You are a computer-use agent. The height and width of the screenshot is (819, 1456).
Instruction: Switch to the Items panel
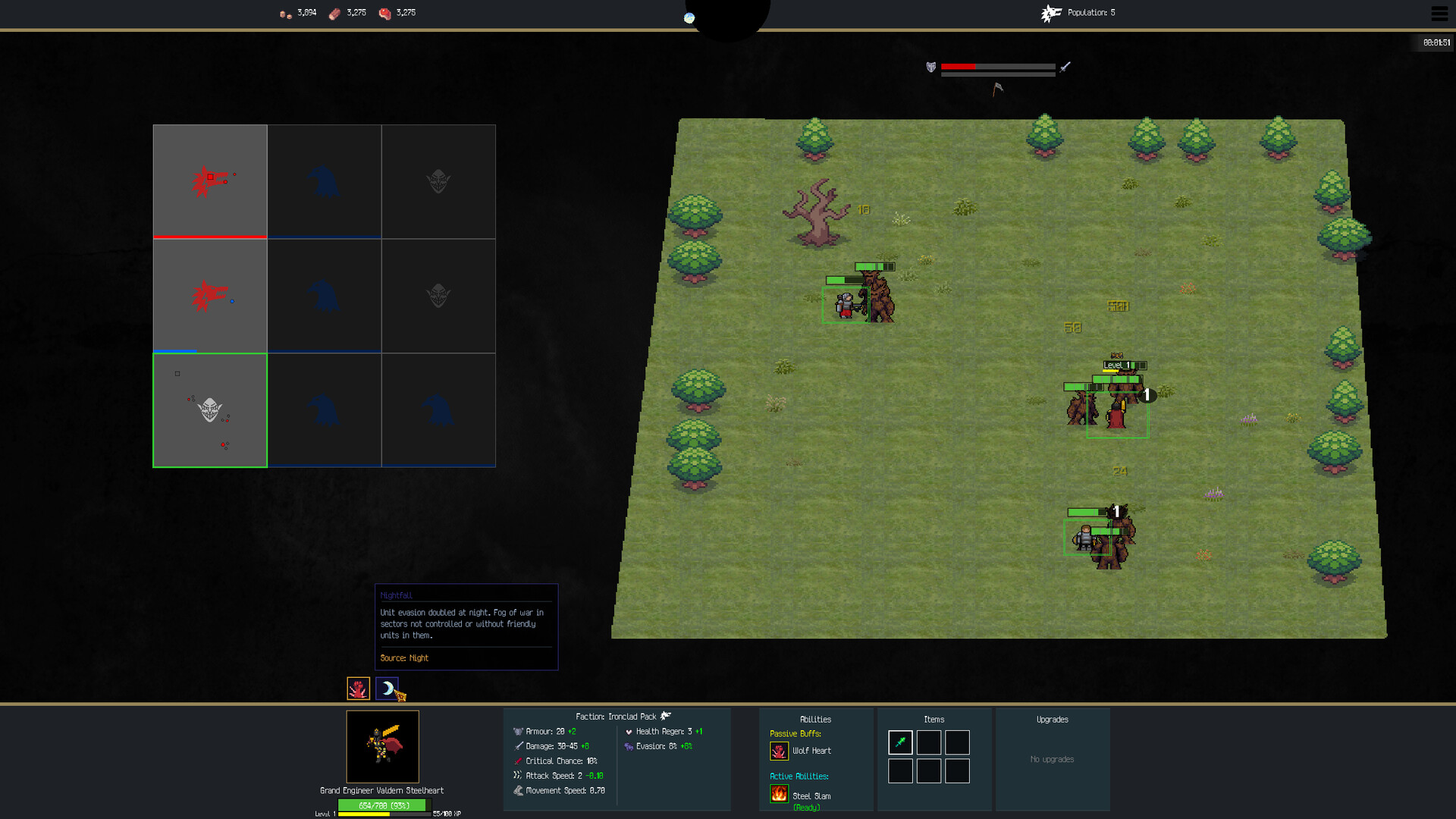click(934, 719)
